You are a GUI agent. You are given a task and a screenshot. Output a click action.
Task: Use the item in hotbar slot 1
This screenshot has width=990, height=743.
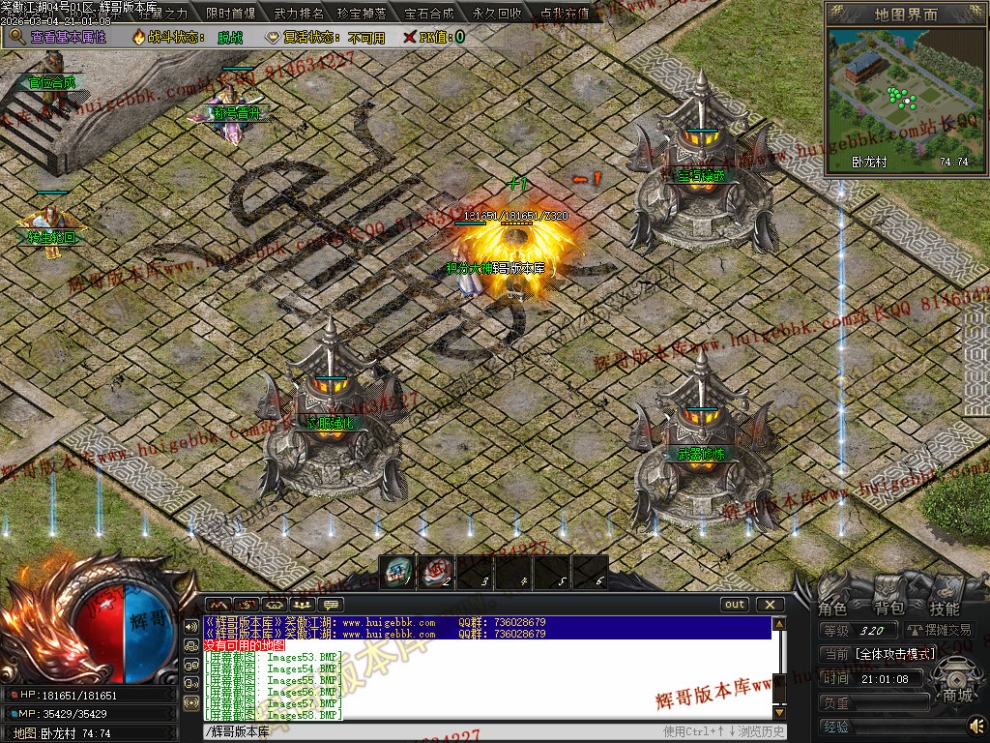pyautogui.click(x=399, y=572)
